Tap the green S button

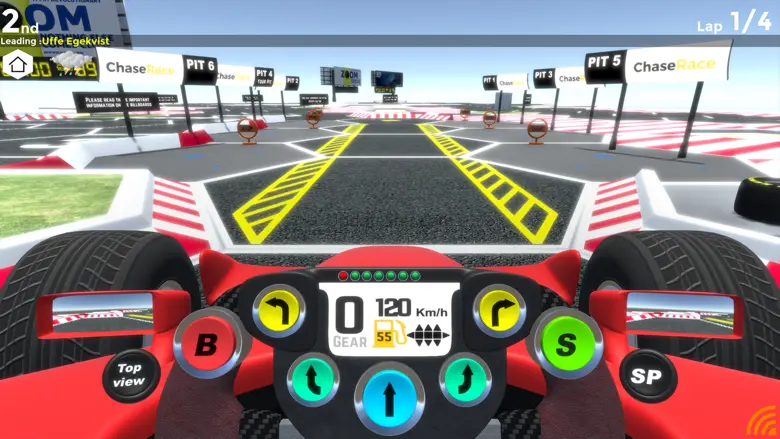click(566, 344)
